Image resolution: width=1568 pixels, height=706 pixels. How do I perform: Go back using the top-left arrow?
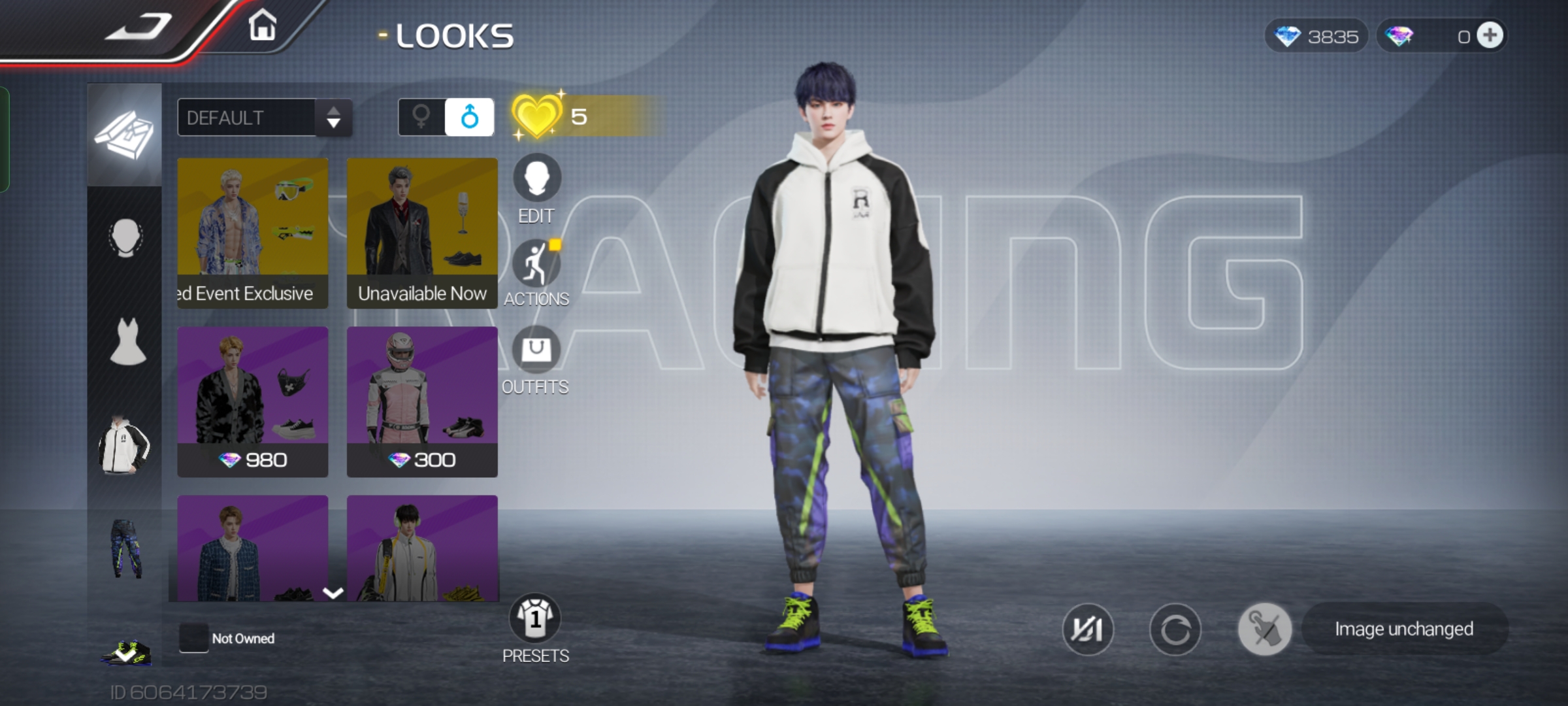139,27
